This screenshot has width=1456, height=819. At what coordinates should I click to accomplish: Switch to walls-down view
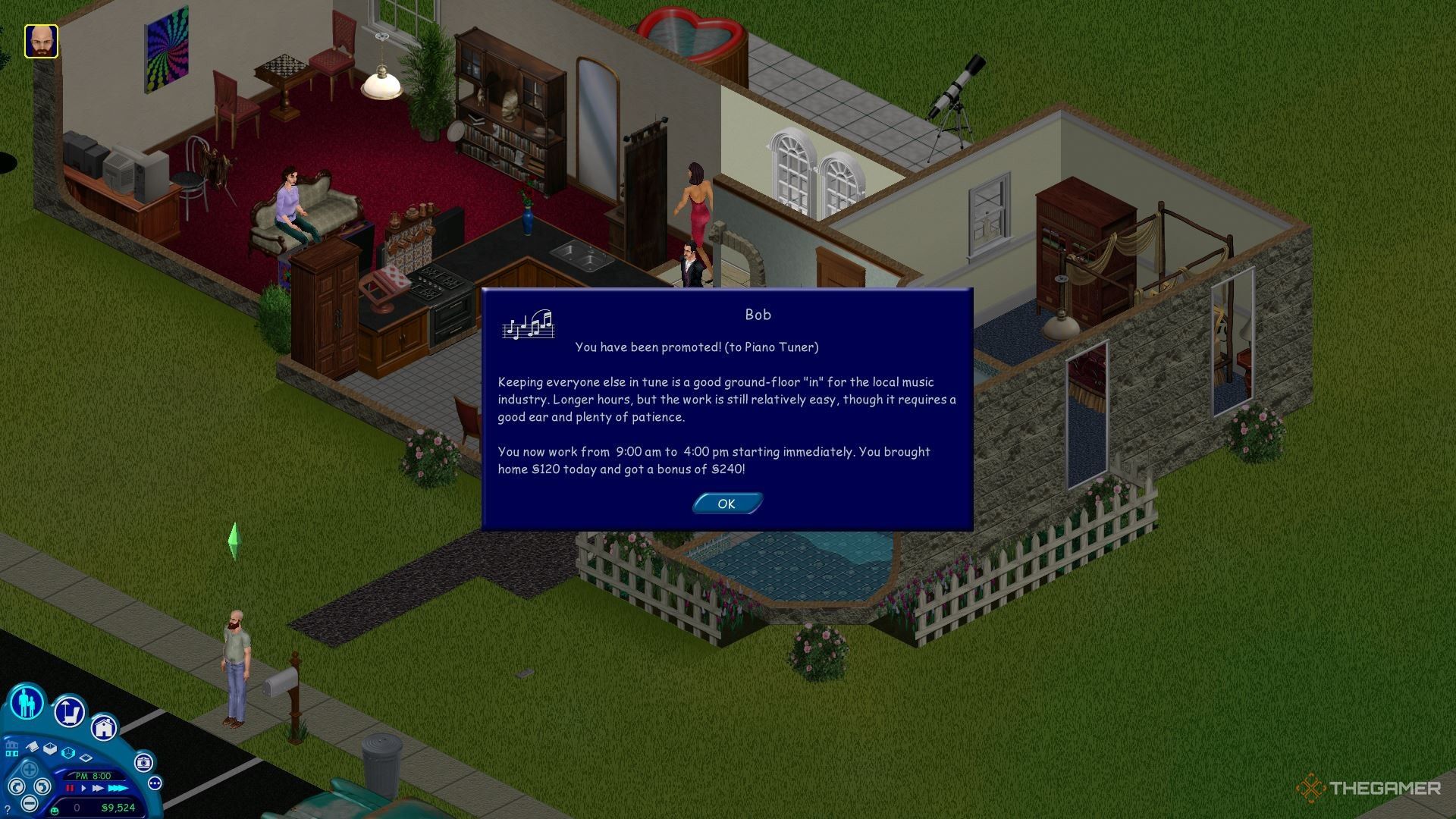click(x=86, y=758)
